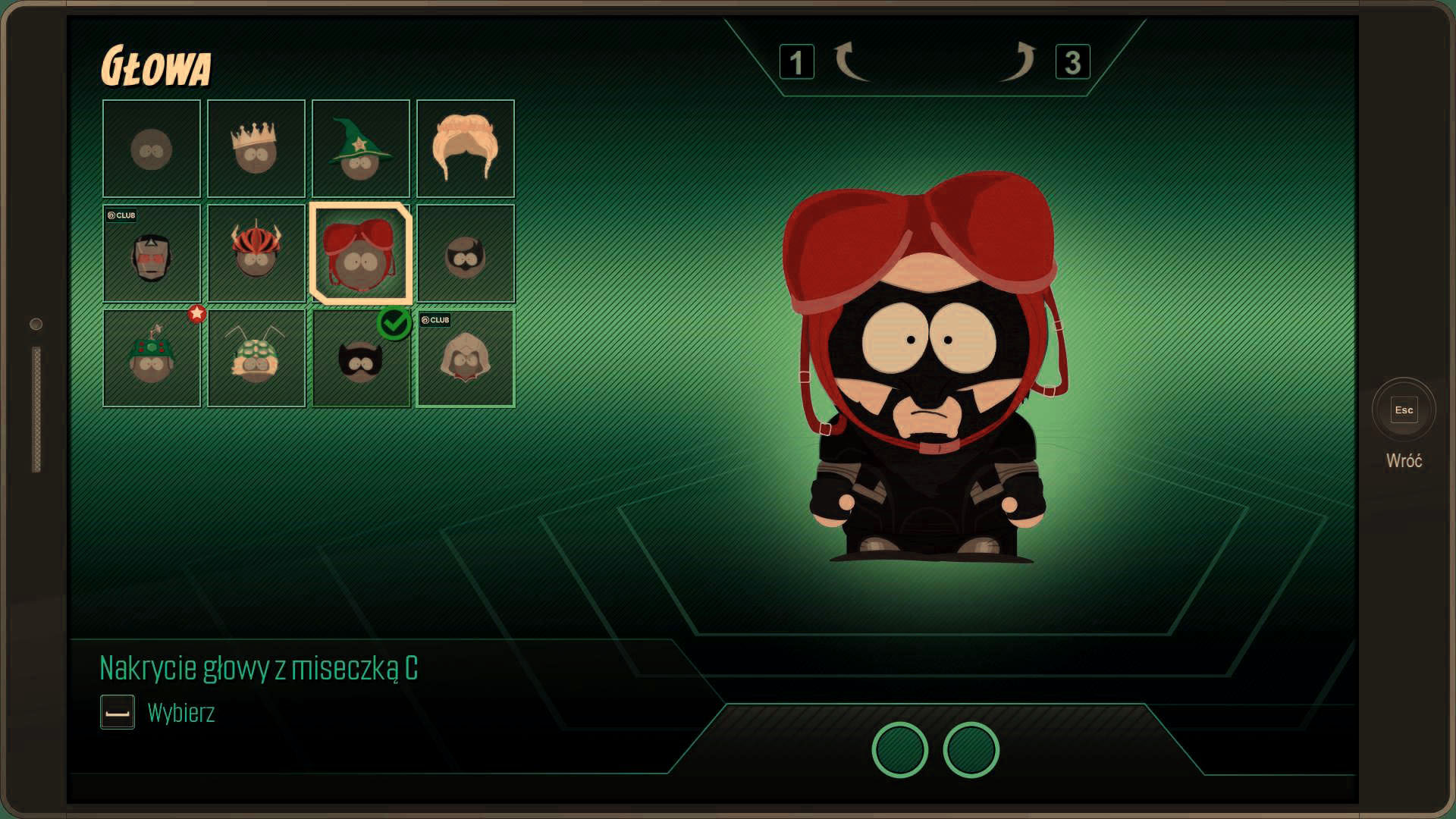Select the equipped black mask with green checkmark
This screenshot has height=819, width=1456.
click(x=361, y=358)
